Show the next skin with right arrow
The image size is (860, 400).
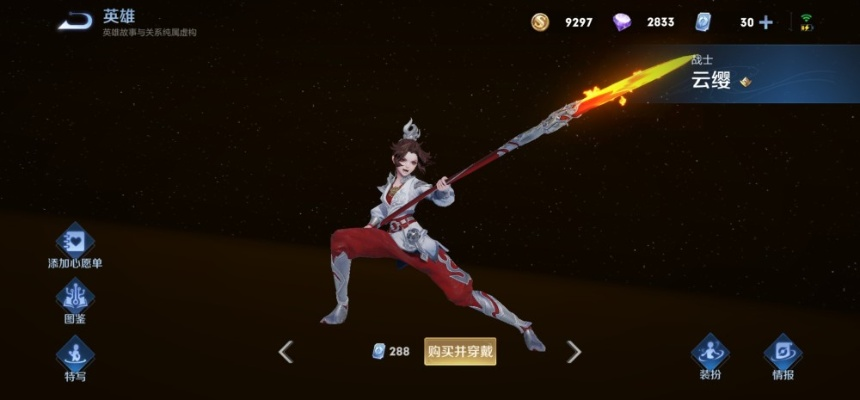[574, 351]
